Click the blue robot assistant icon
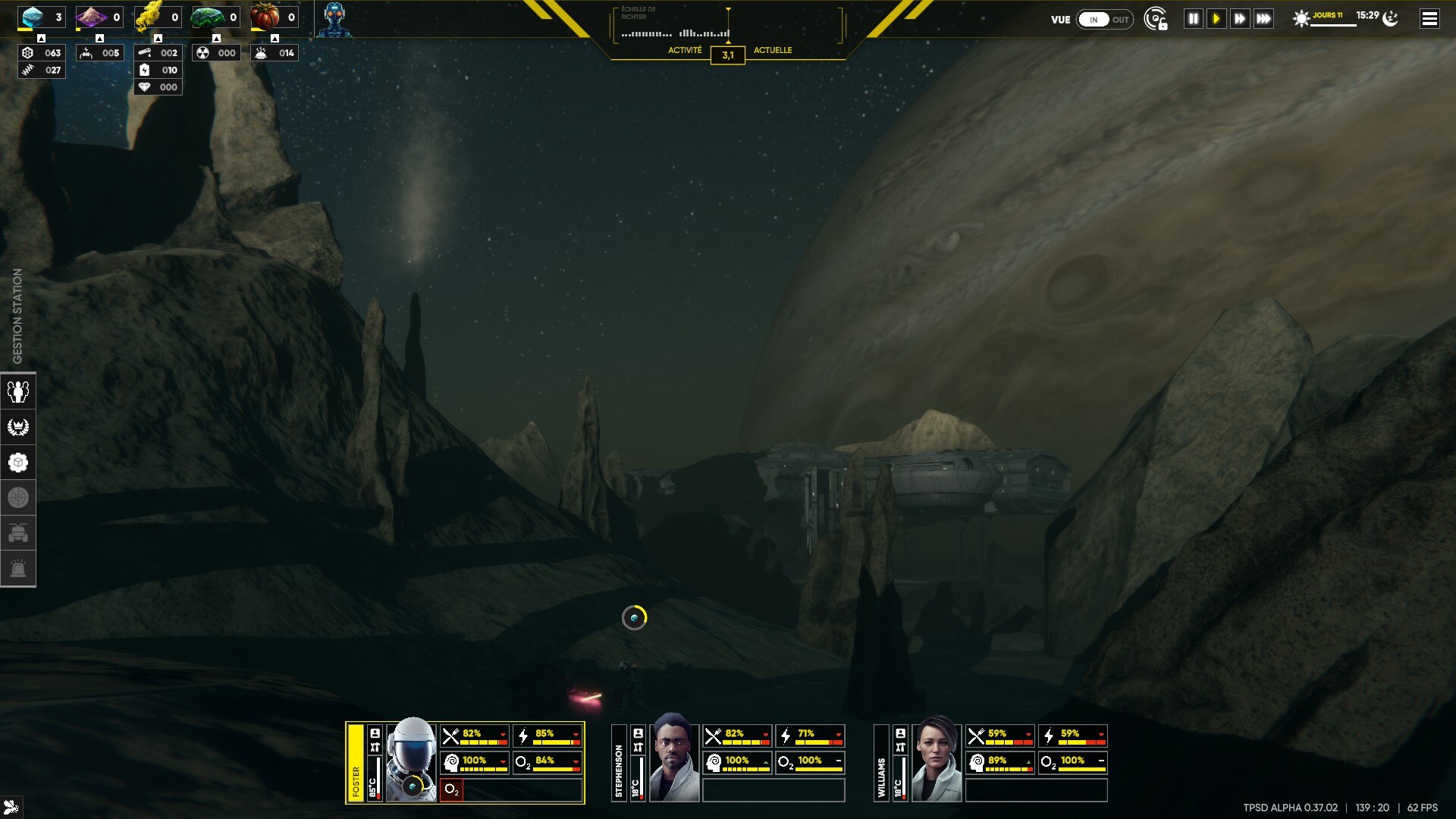The image size is (1456, 819). click(x=334, y=19)
